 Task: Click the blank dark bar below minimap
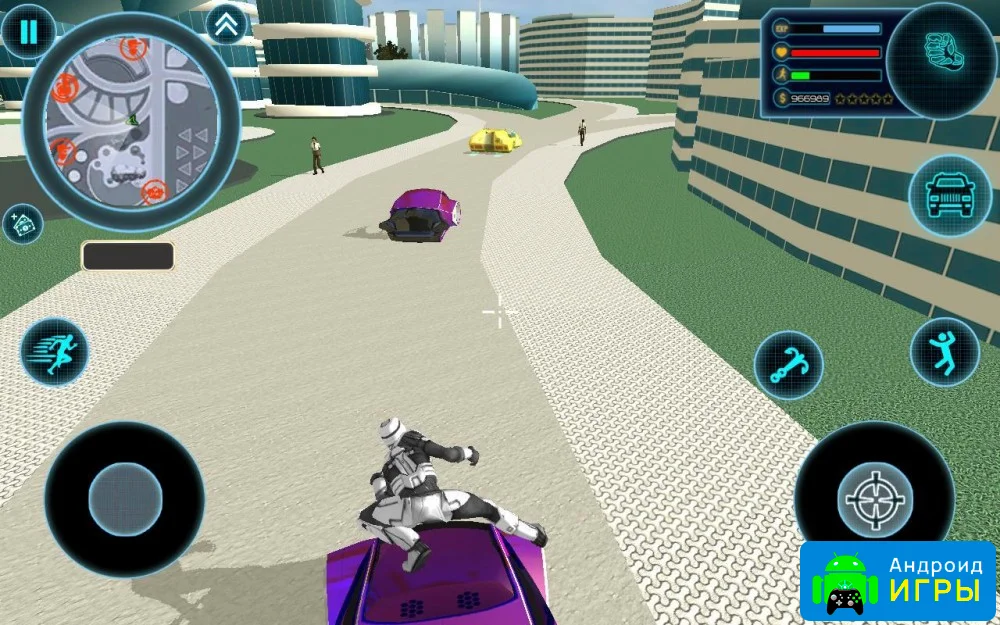128,256
